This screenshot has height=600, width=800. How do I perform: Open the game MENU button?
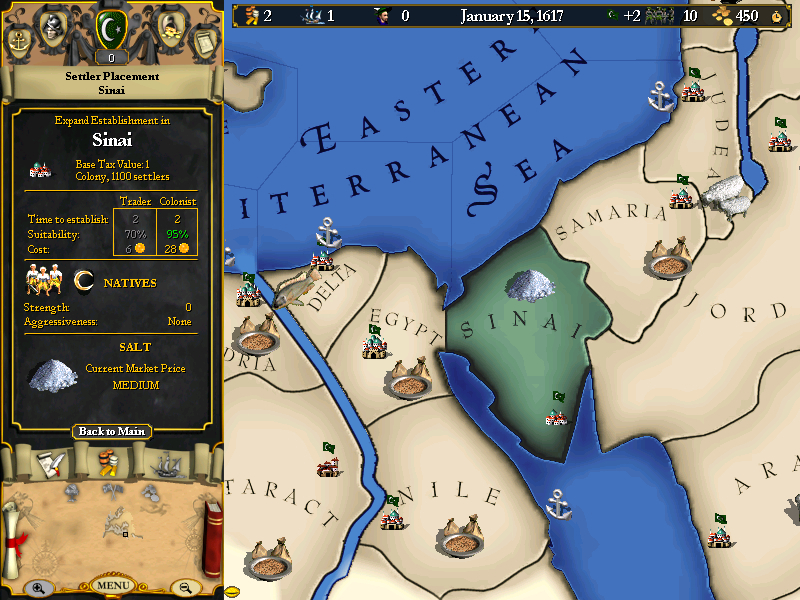click(112, 585)
